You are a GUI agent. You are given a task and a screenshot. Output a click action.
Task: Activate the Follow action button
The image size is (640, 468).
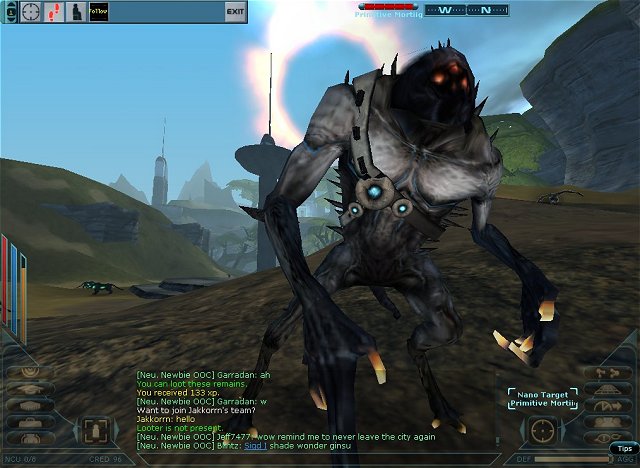pyautogui.click(x=98, y=11)
